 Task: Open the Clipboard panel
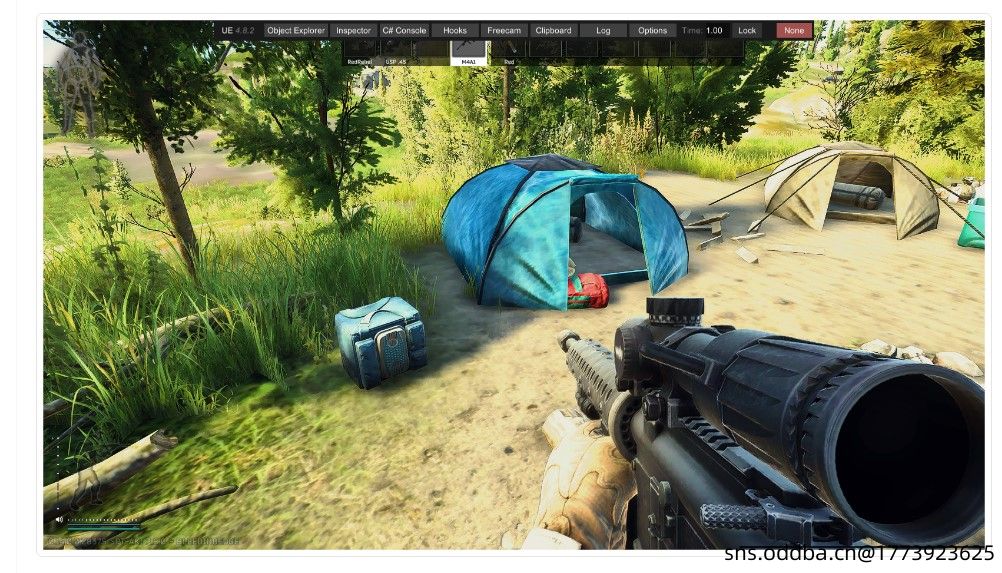pyautogui.click(x=553, y=31)
